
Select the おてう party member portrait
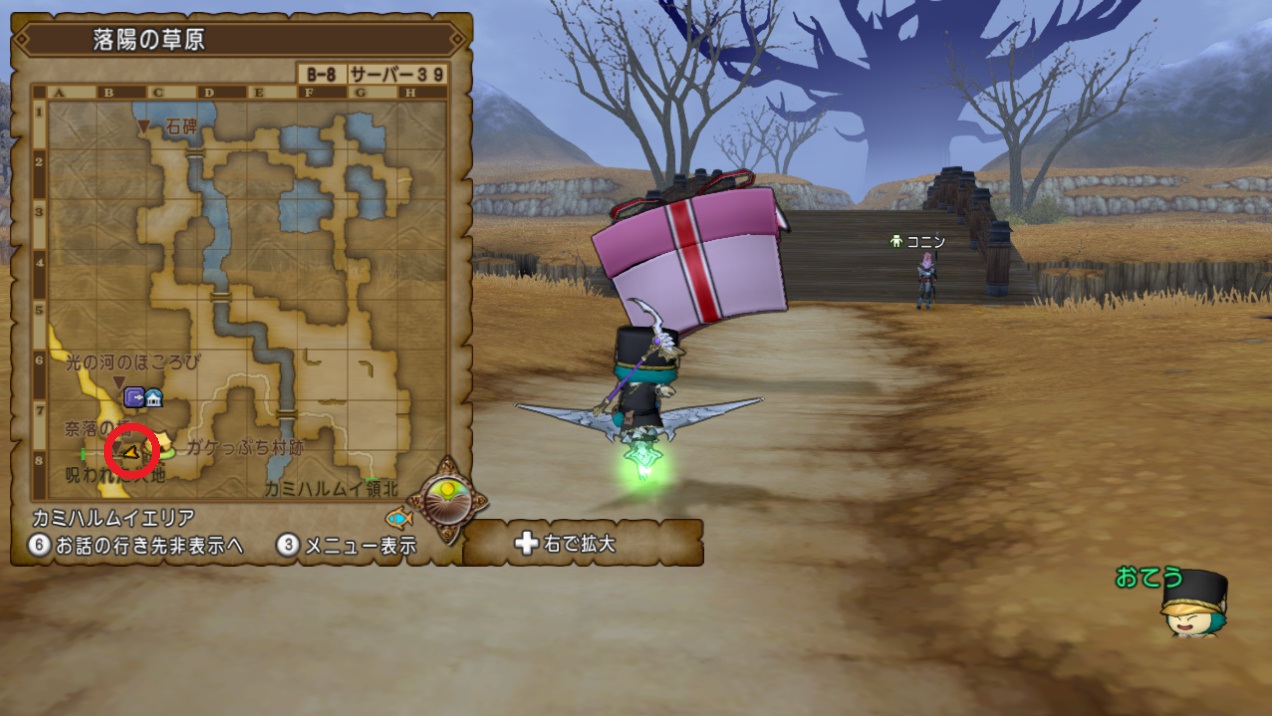(x=1194, y=603)
